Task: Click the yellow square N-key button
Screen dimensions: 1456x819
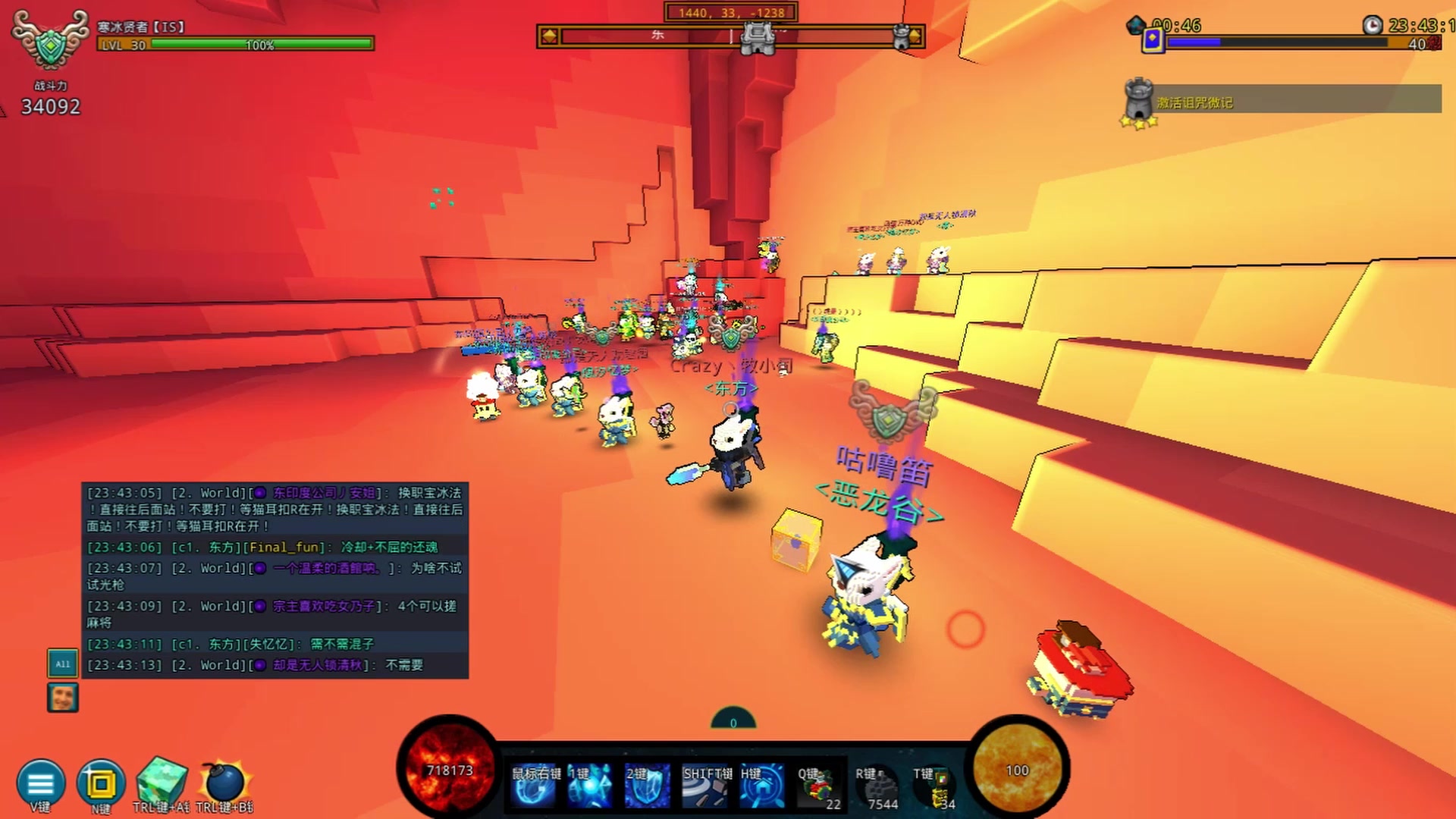Action: point(100,783)
